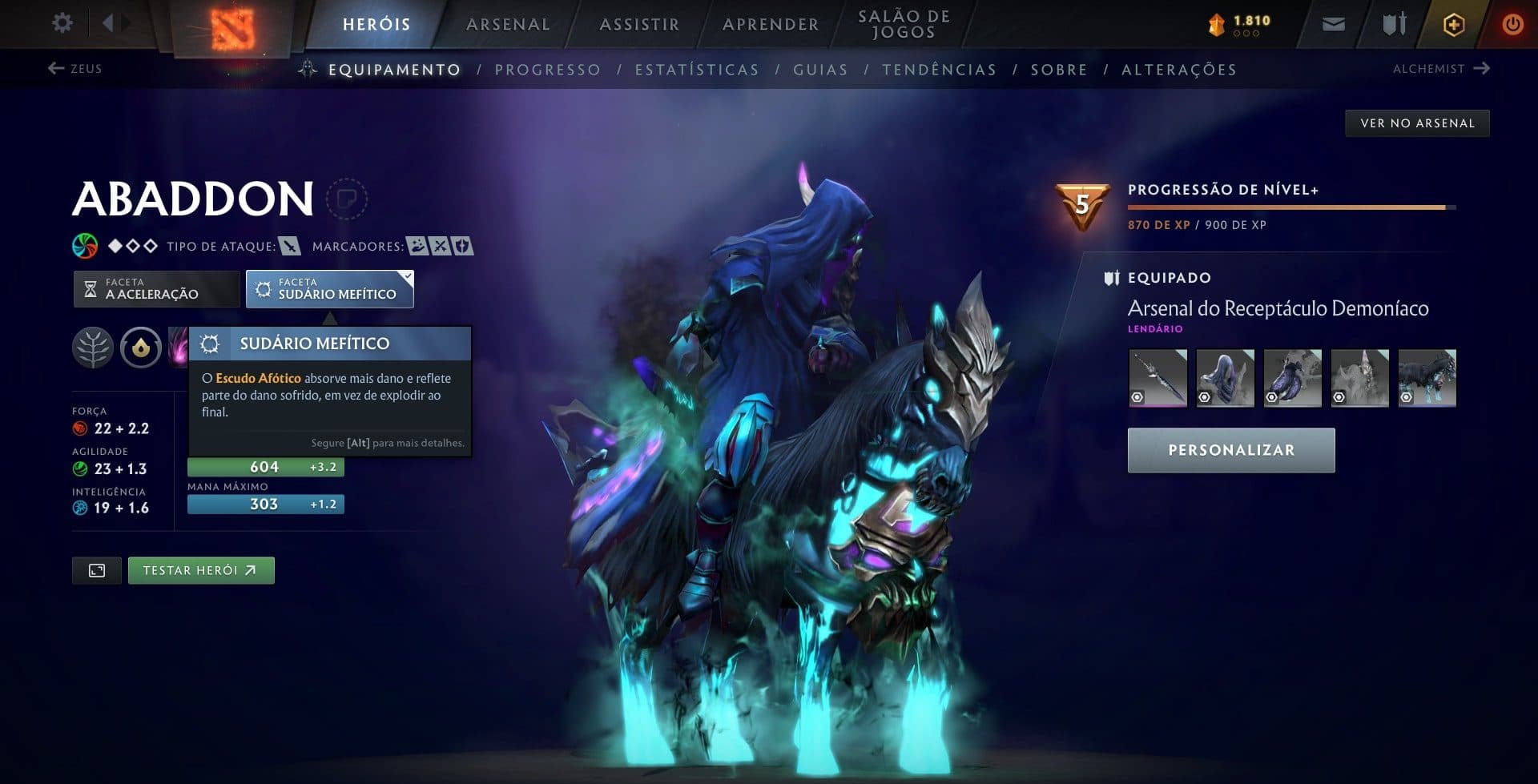Open the settings gear icon

coord(62,23)
